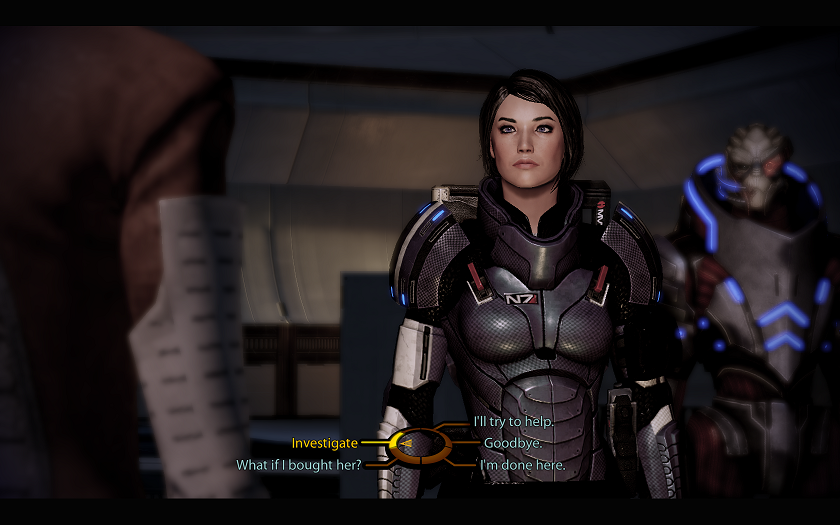Select the Investigate dialogue option
This screenshot has width=840, height=525.
click(x=324, y=443)
